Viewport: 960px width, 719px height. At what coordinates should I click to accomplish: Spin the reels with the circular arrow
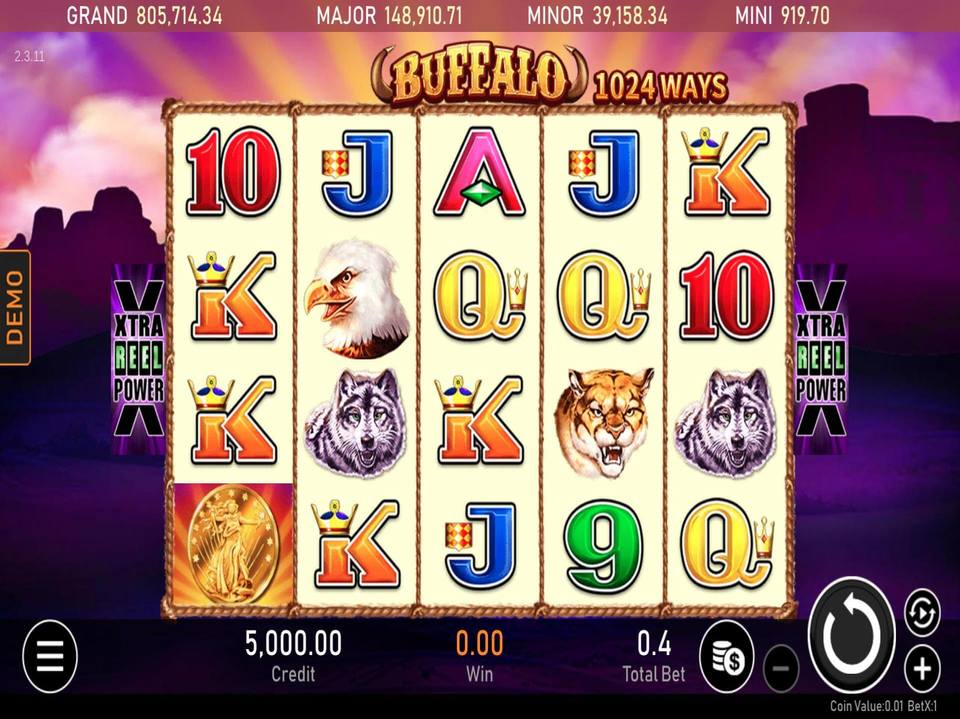click(x=852, y=634)
